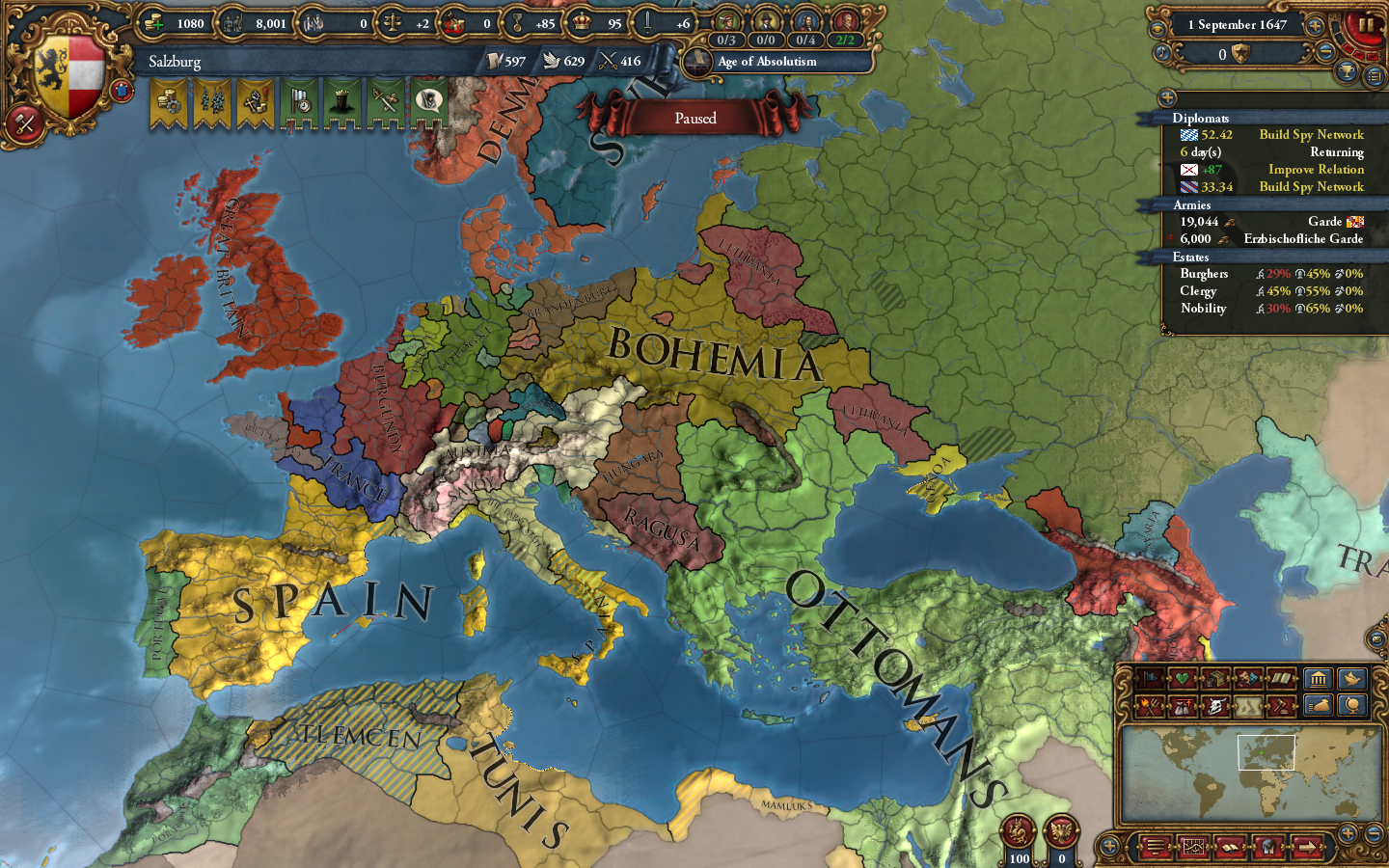Open the game menu via the hamburger icon
Image resolution: width=1389 pixels, height=868 pixels.
(x=1156, y=847)
